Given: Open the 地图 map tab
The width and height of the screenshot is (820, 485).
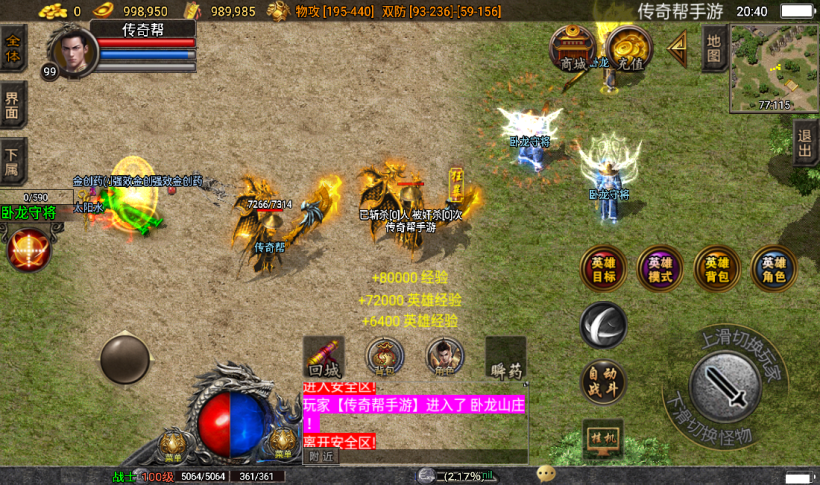Looking at the screenshot, I should tap(713, 48).
